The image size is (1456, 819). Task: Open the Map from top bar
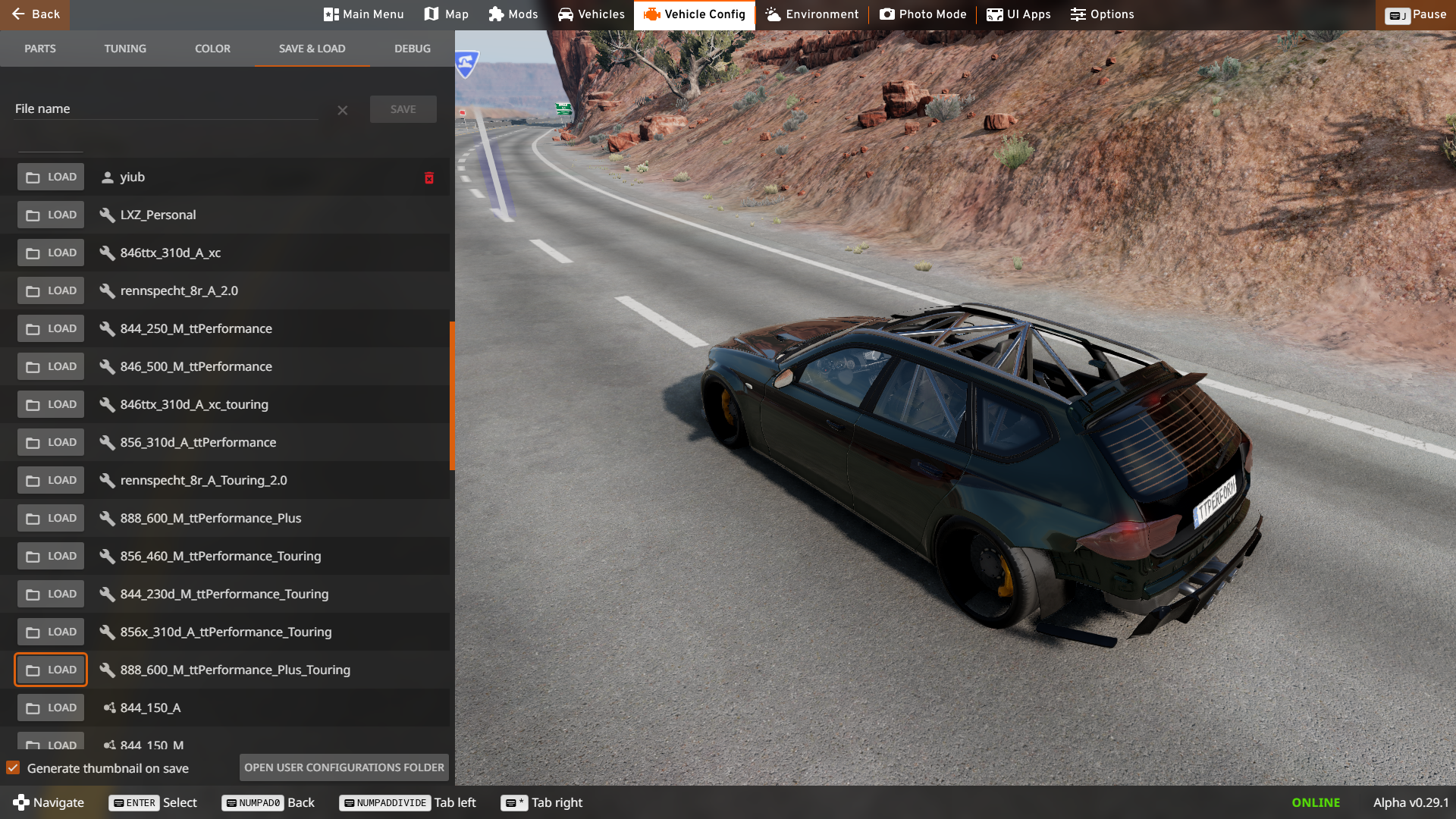pos(446,14)
